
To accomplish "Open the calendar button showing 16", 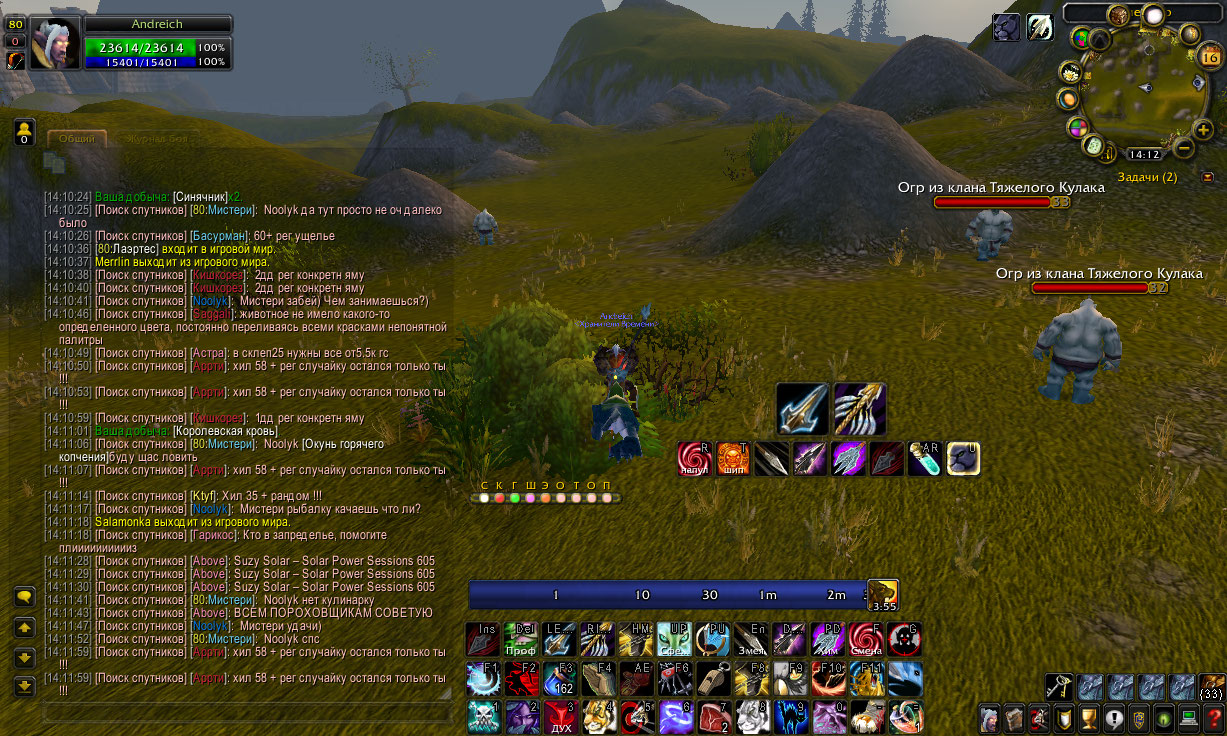I will click(x=1208, y=57).
